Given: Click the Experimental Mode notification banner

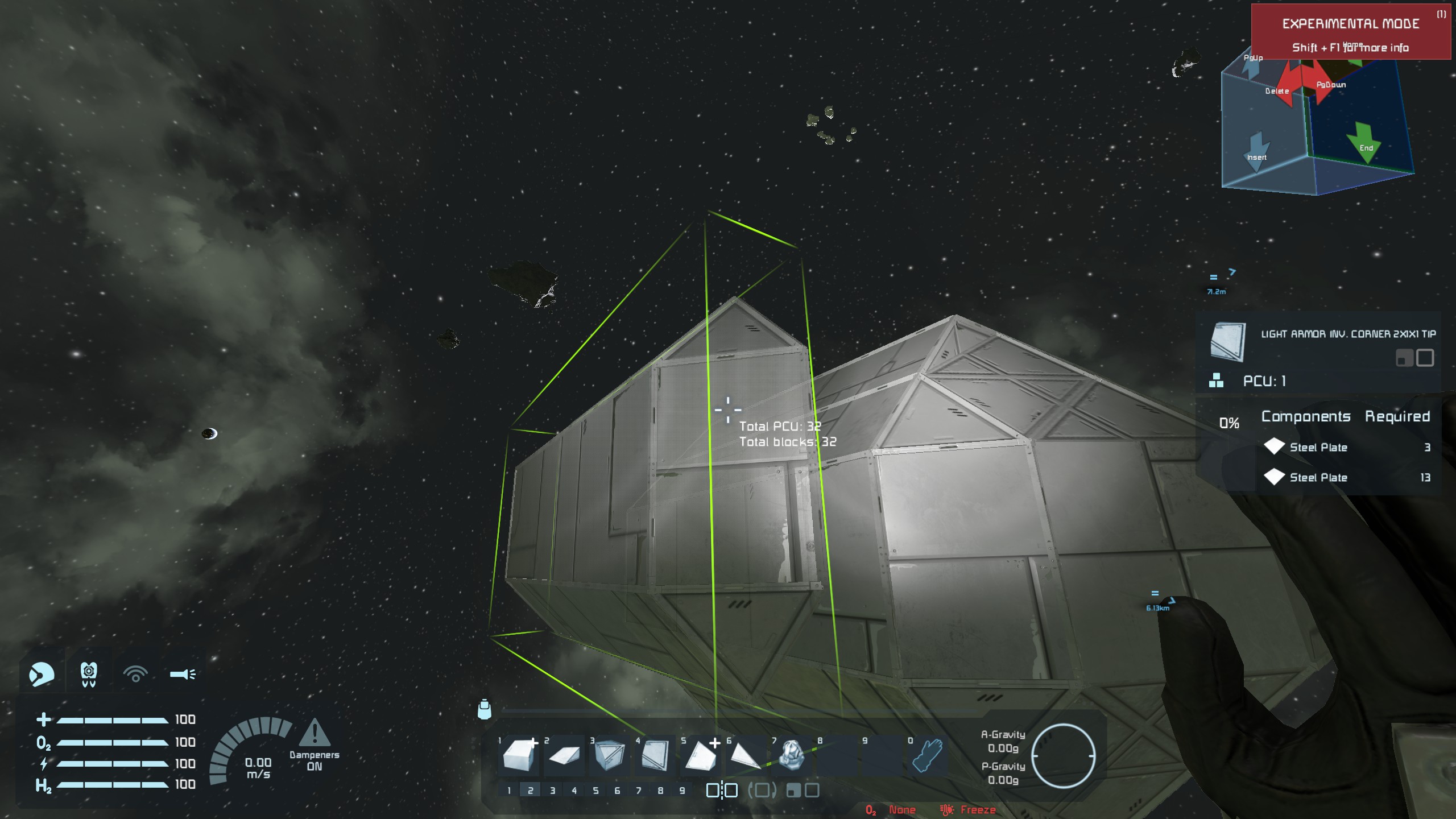Looking at the screenshot, I should tap(1351, 32).
